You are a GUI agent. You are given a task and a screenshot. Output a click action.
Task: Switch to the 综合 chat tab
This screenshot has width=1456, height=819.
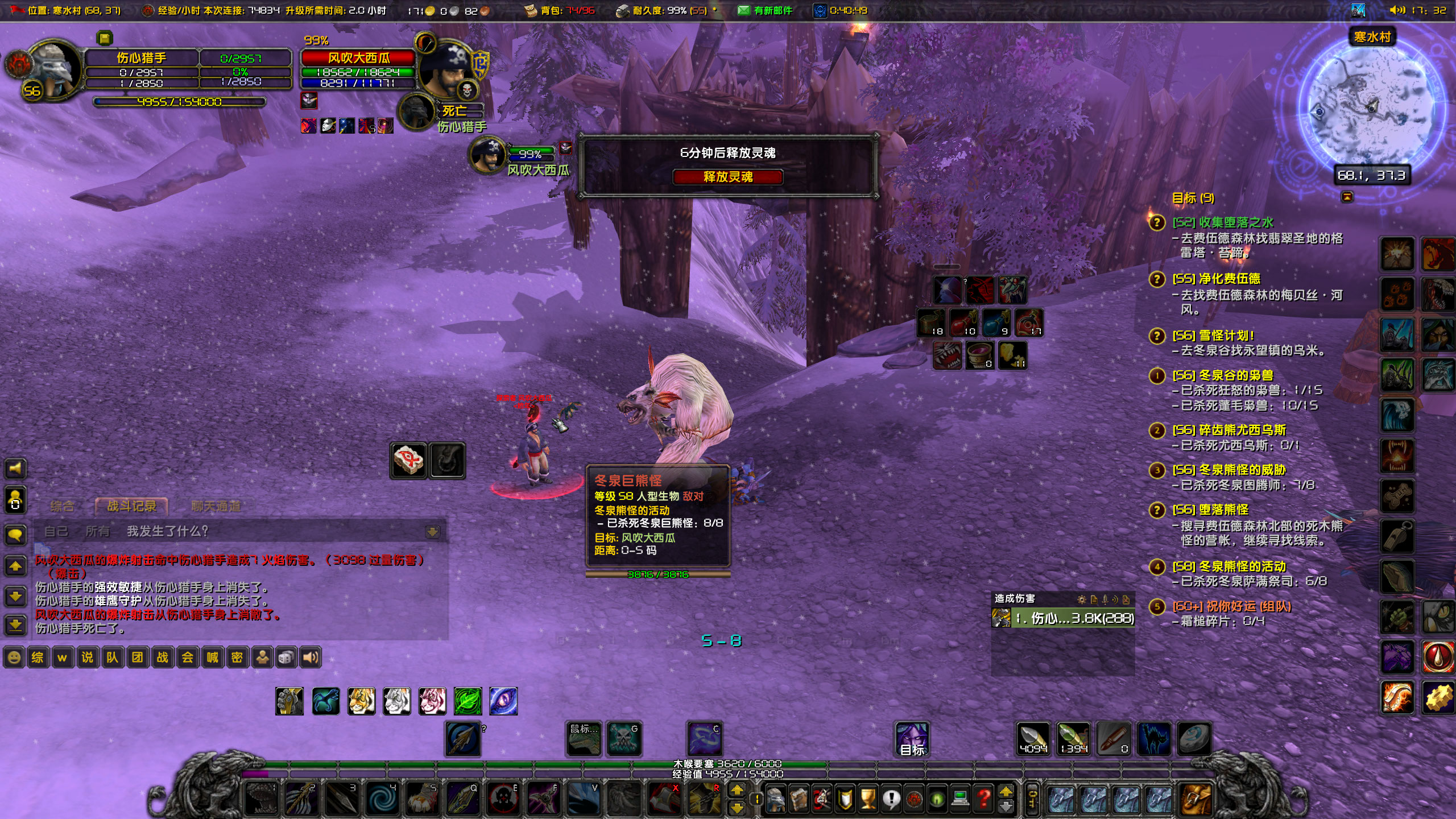point(64,506)
